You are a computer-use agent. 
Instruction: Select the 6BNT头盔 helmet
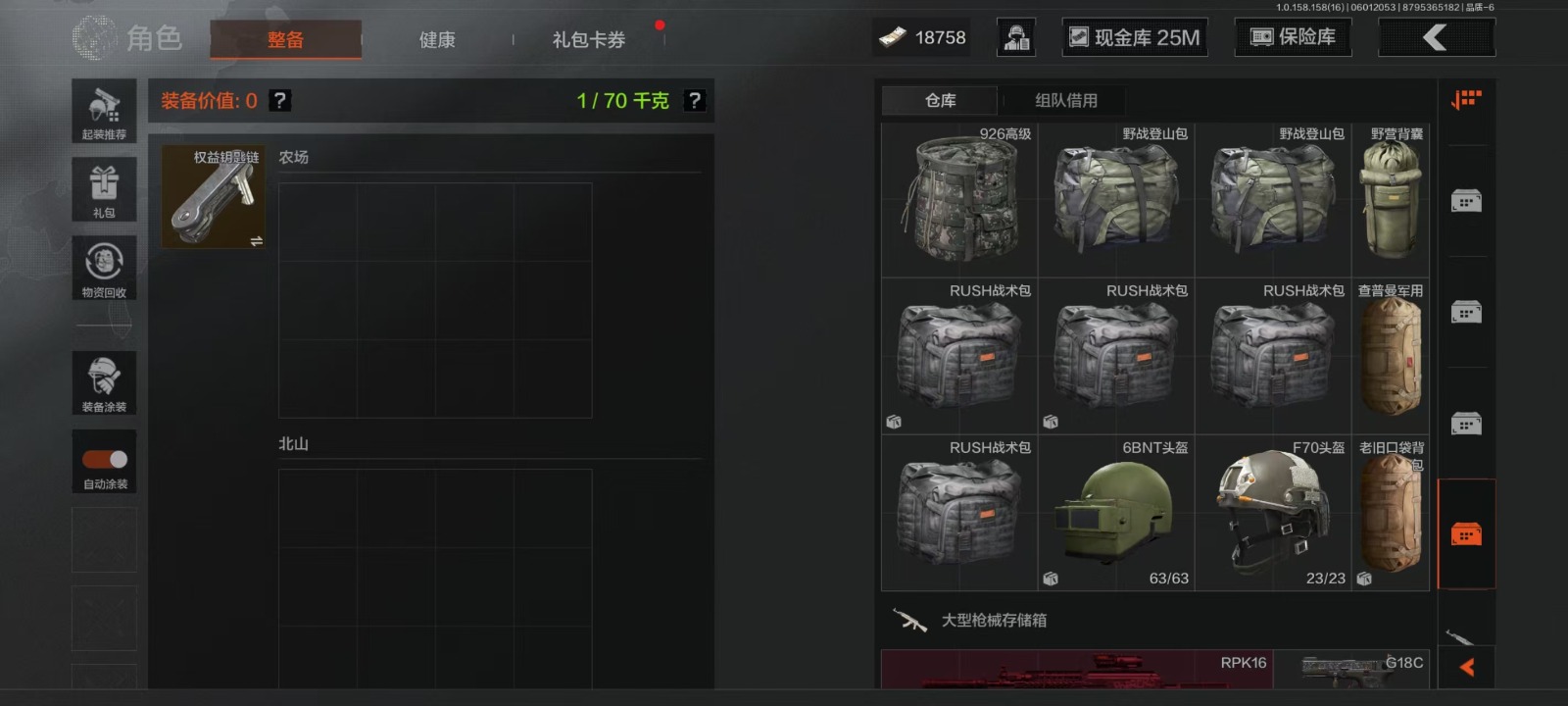point(1116,513)
